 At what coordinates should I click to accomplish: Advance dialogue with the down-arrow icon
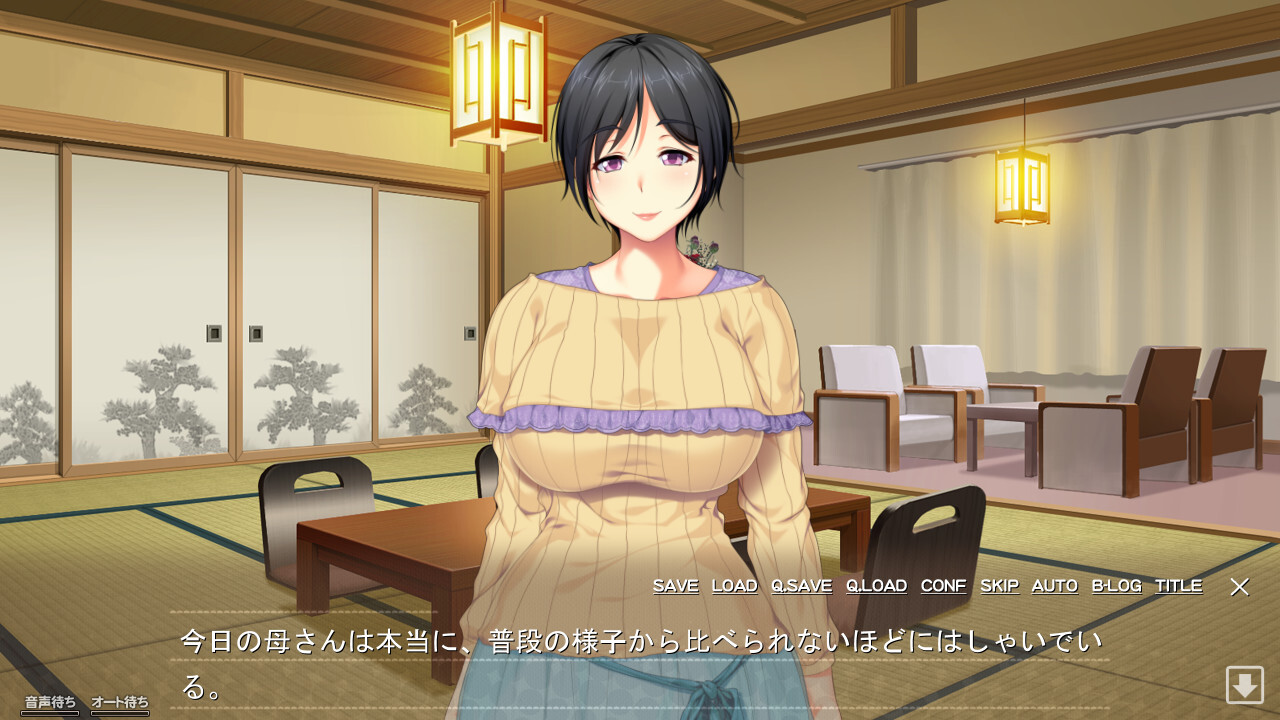[1245, 685]
